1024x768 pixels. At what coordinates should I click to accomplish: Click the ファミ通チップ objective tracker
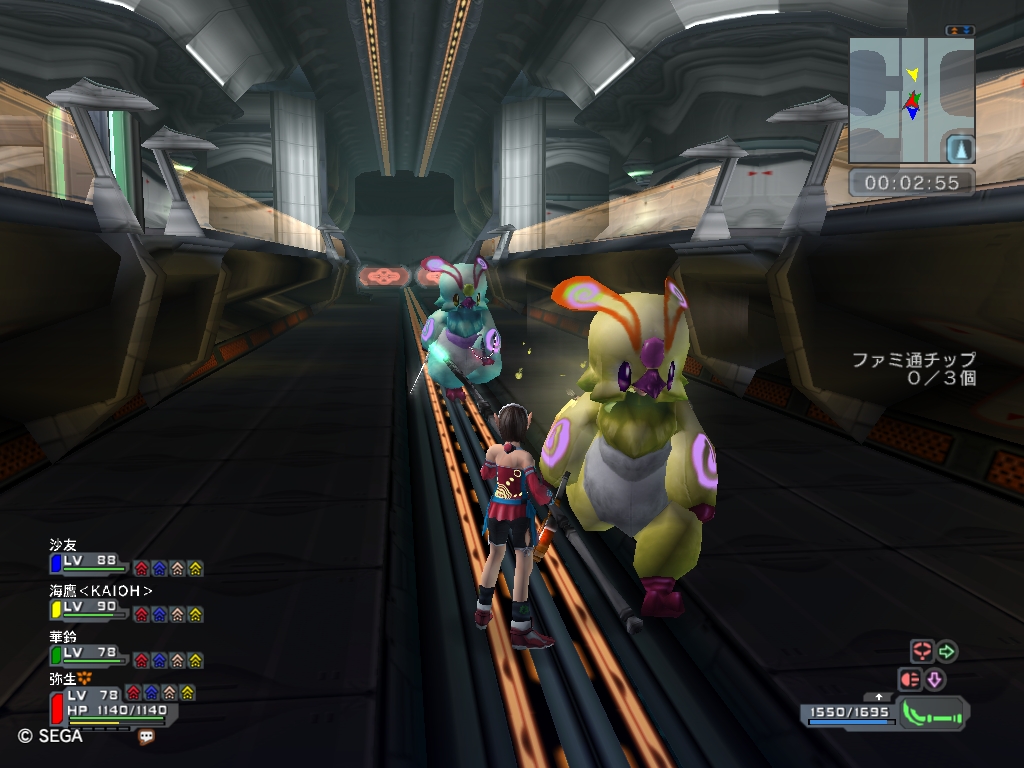pyautogui.click(x=914, y=369)
